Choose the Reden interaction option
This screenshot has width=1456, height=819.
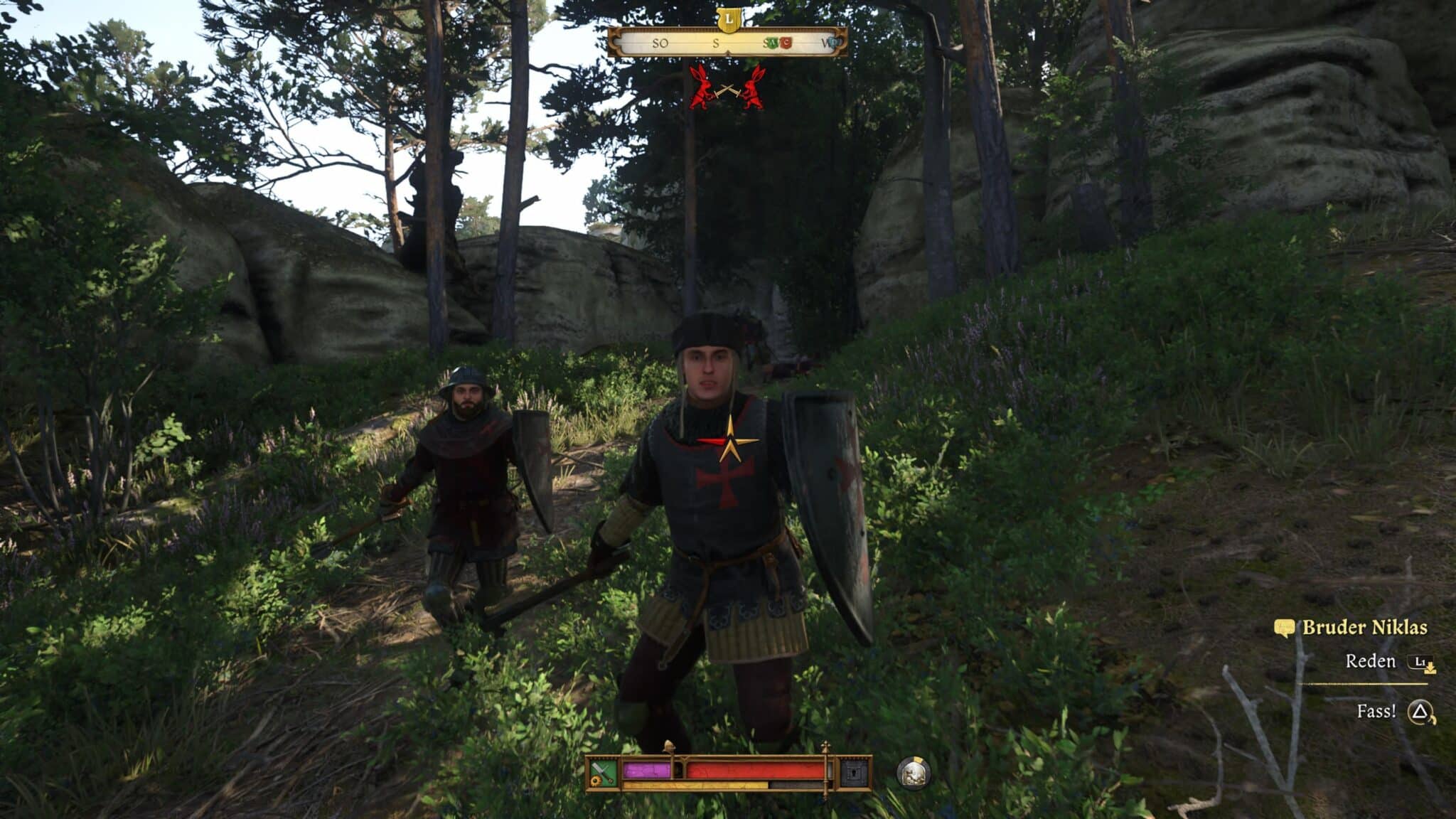[x=1370, y=662]
